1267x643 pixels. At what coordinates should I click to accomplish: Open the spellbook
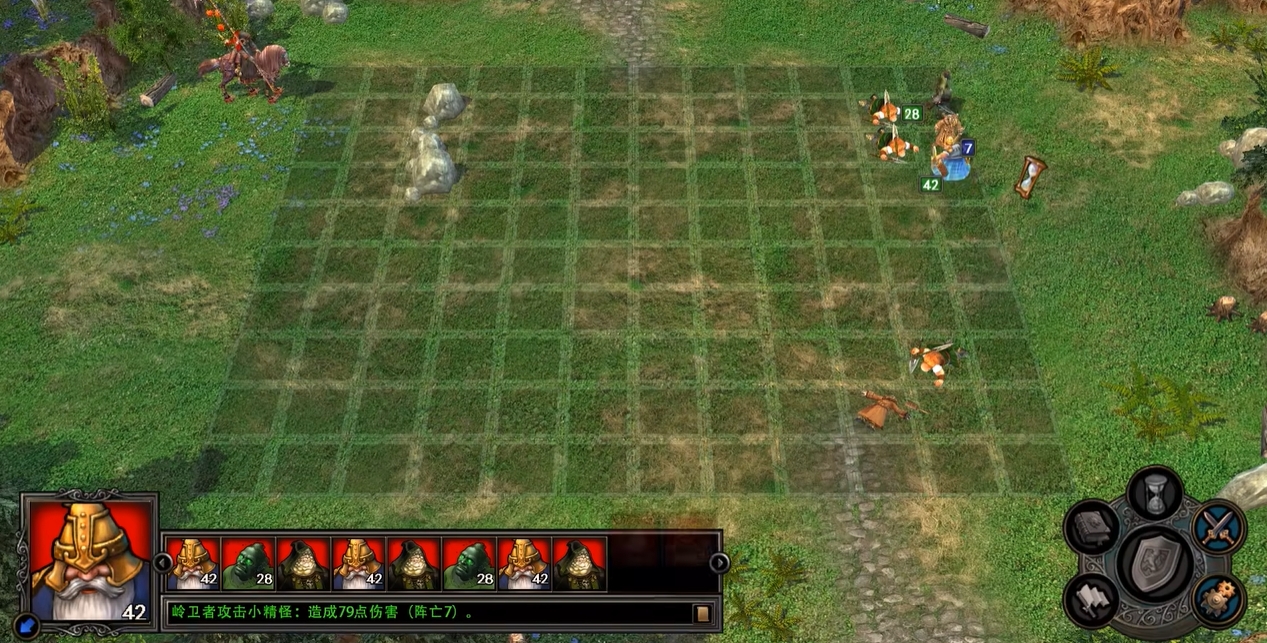click(x=1091, y=527)
